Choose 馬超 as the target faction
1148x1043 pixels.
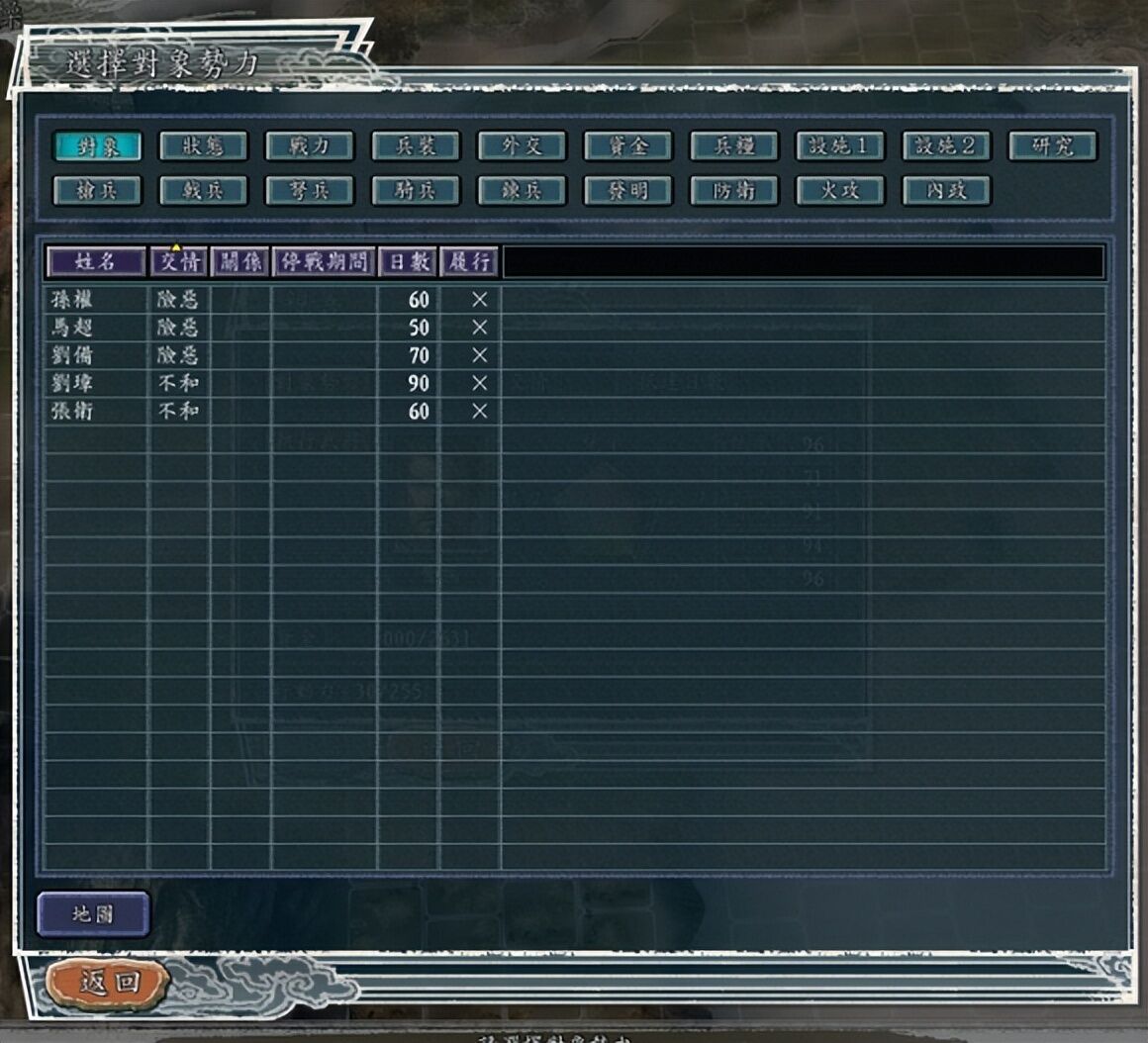pos(71,328)
